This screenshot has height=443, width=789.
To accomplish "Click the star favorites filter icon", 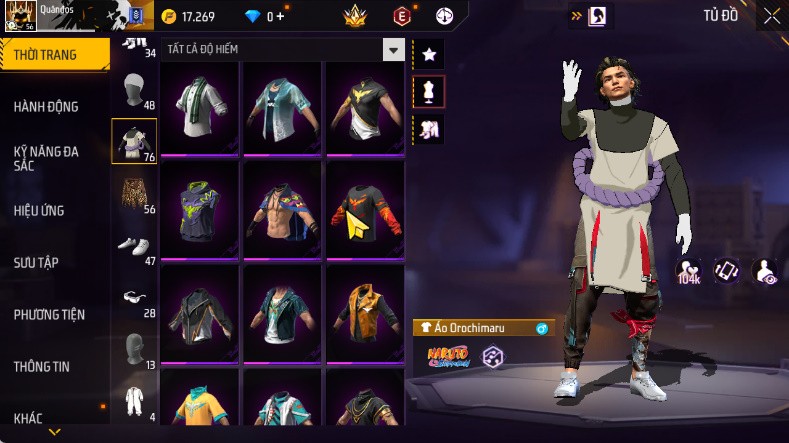I will tap(428, 53).
